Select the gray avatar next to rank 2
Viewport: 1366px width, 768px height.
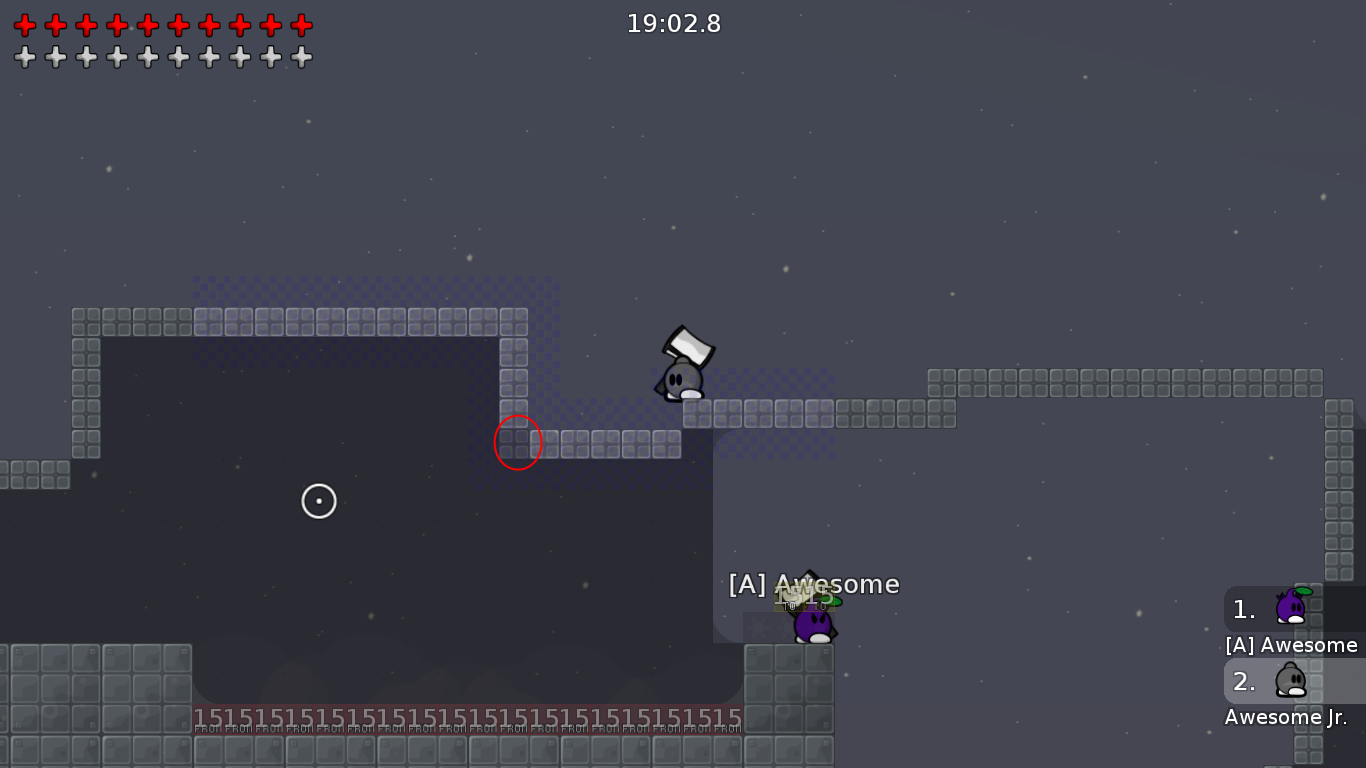1290,680
